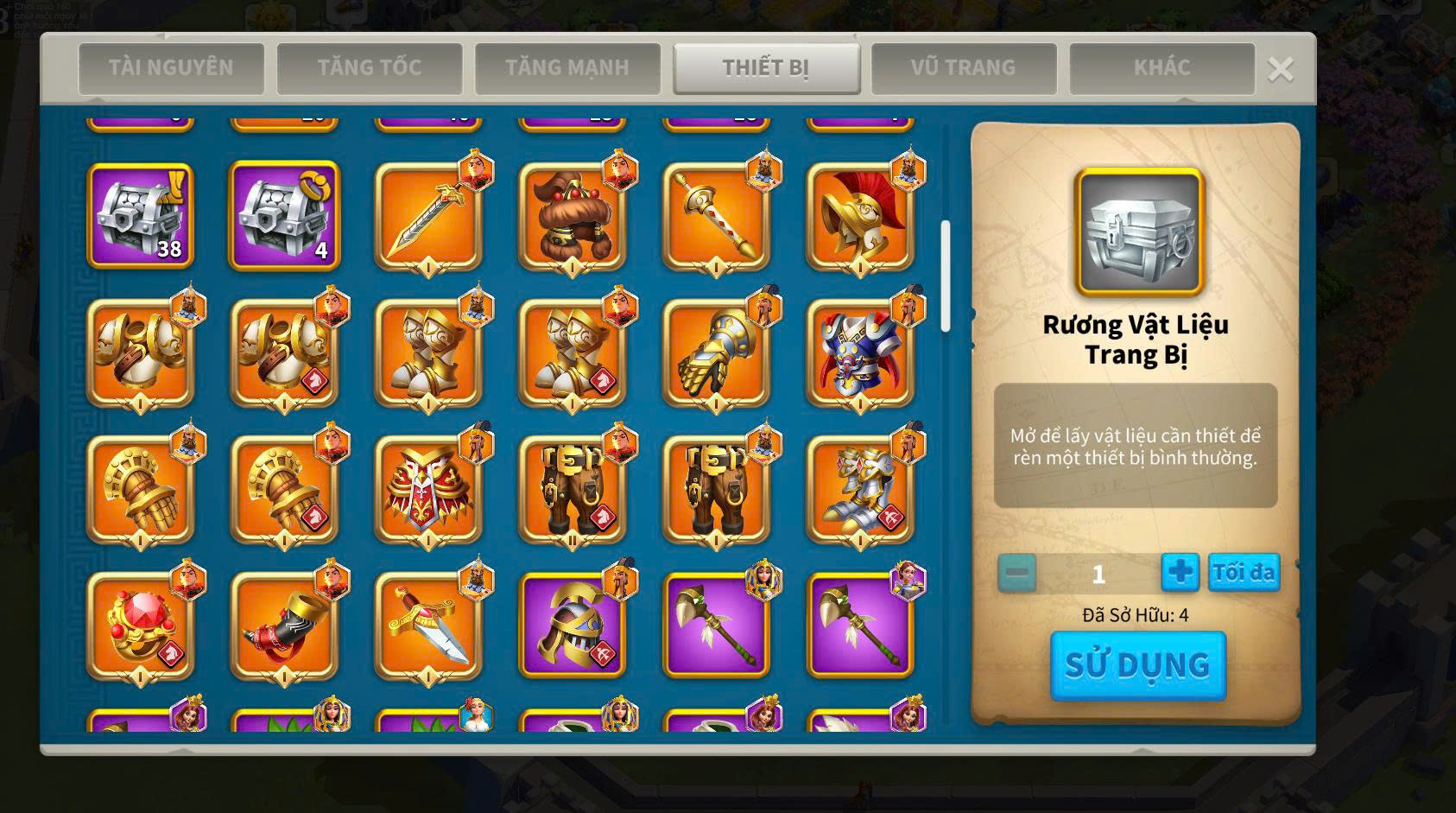Close the inventory window
Screen dimensions: 1456x813
tap(1280, 69)
